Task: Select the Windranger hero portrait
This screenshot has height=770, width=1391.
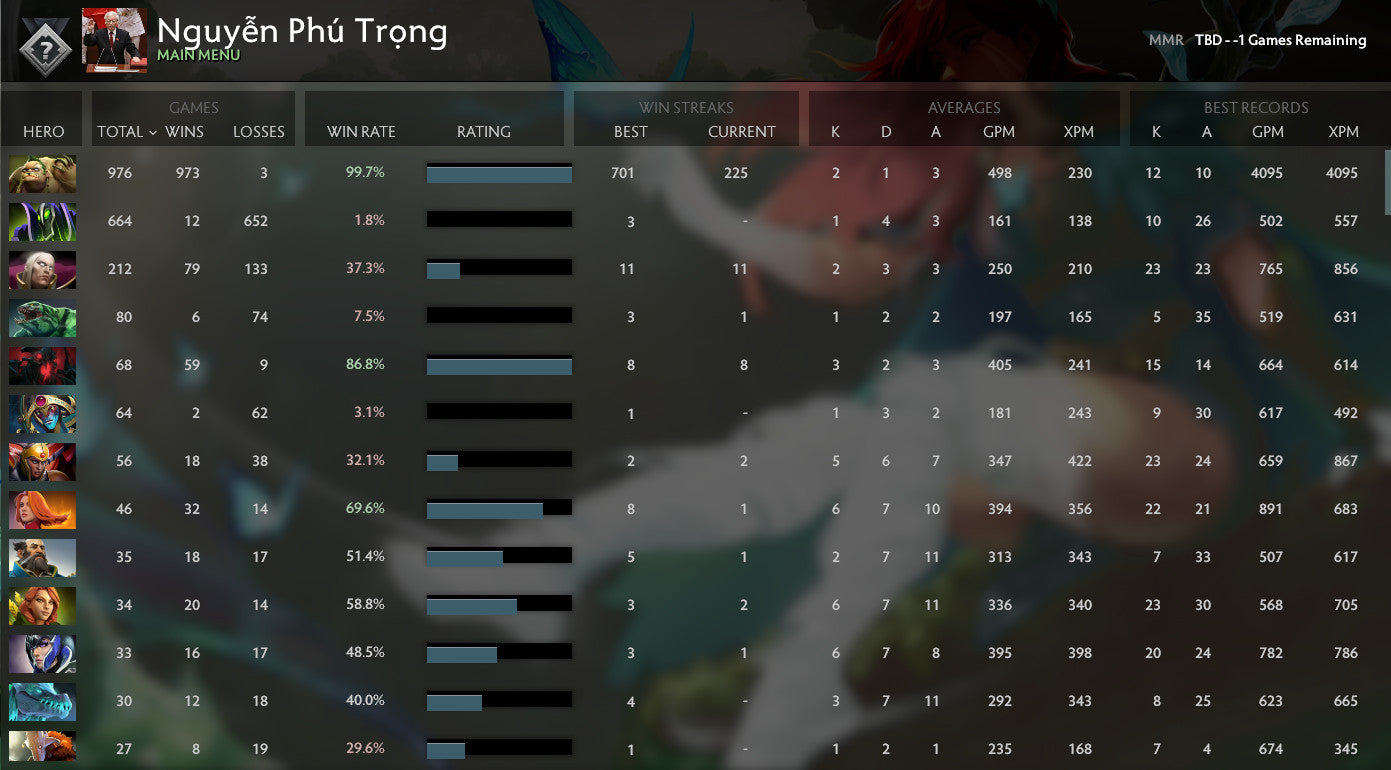Action: [42, 605]
